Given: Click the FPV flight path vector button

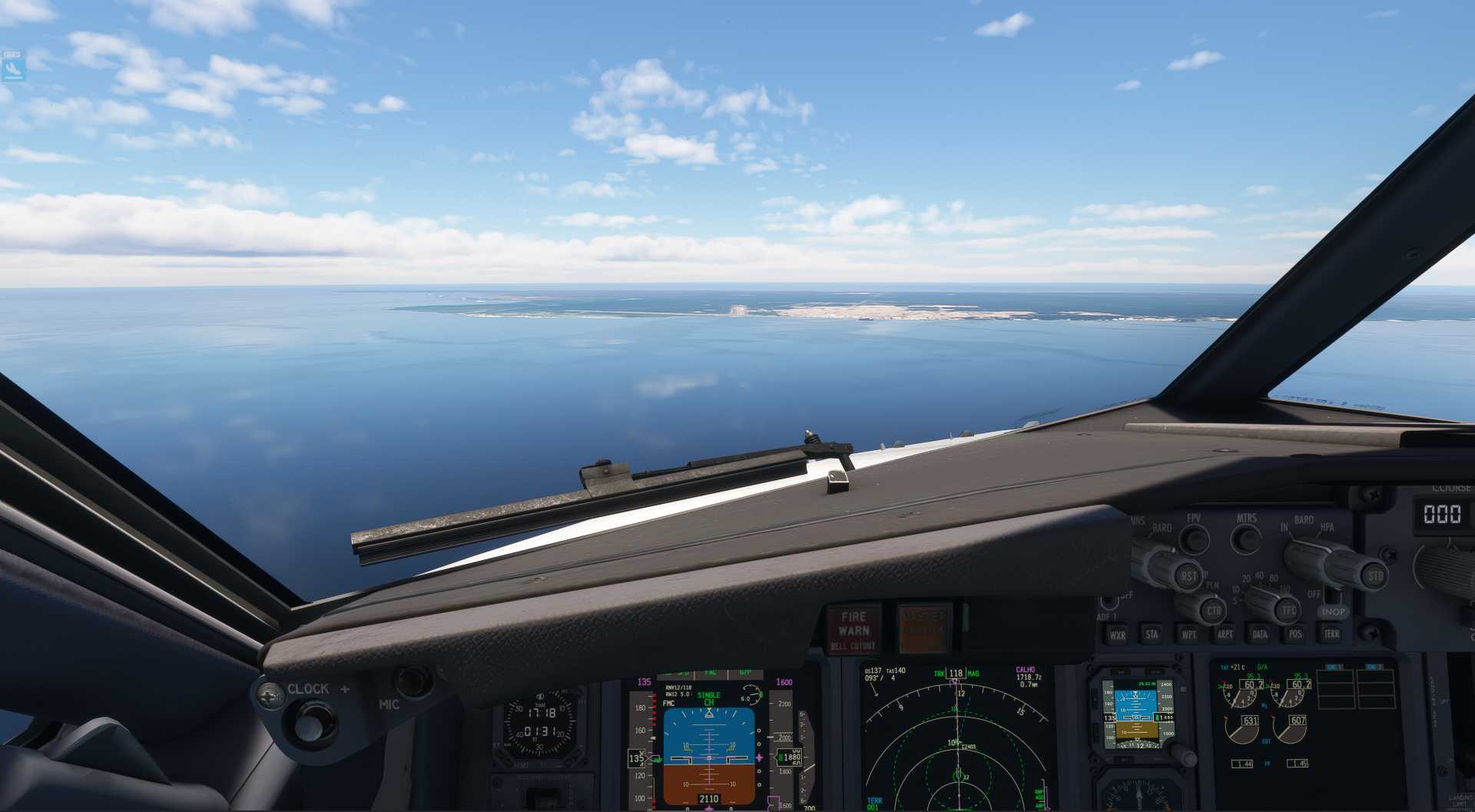Looking at the screenshot, I should pos(1194,538).
